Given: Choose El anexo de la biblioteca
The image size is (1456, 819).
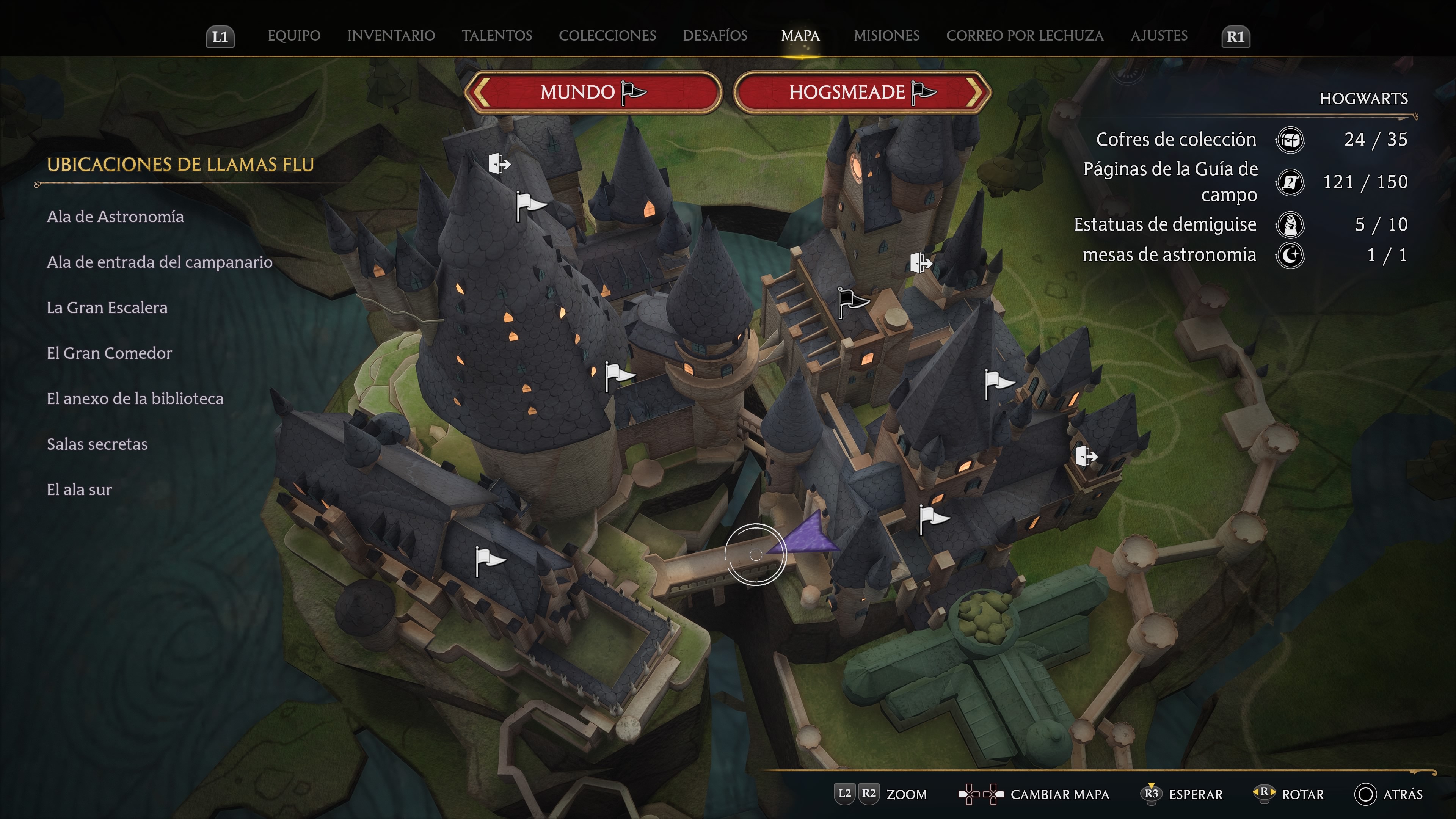Looking at the screenshot, I should 135,399.
